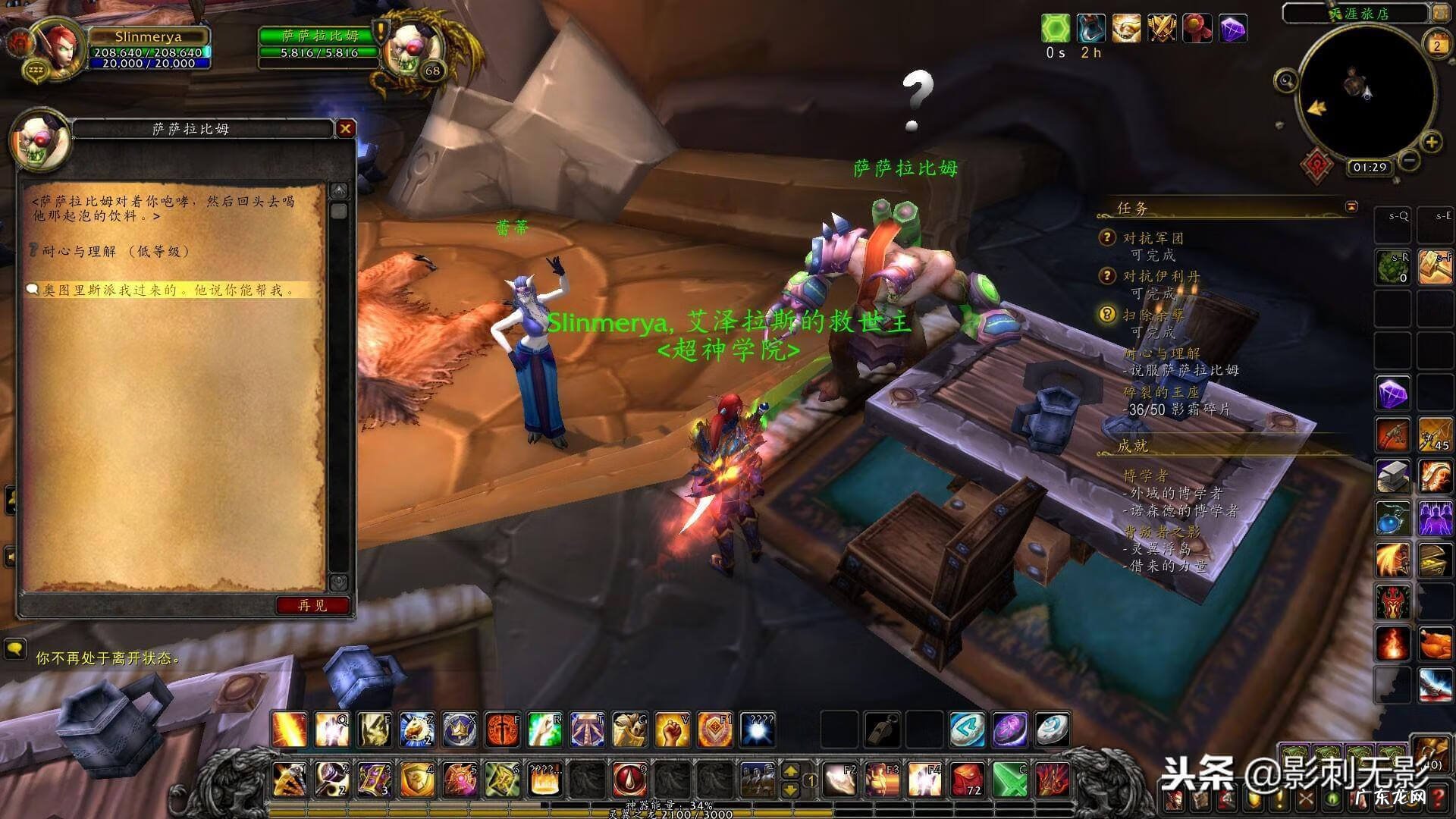The image size is (1456, 819).
Task: Zoom out the minimap with minus button
Action: click(x=1409, y=161)
